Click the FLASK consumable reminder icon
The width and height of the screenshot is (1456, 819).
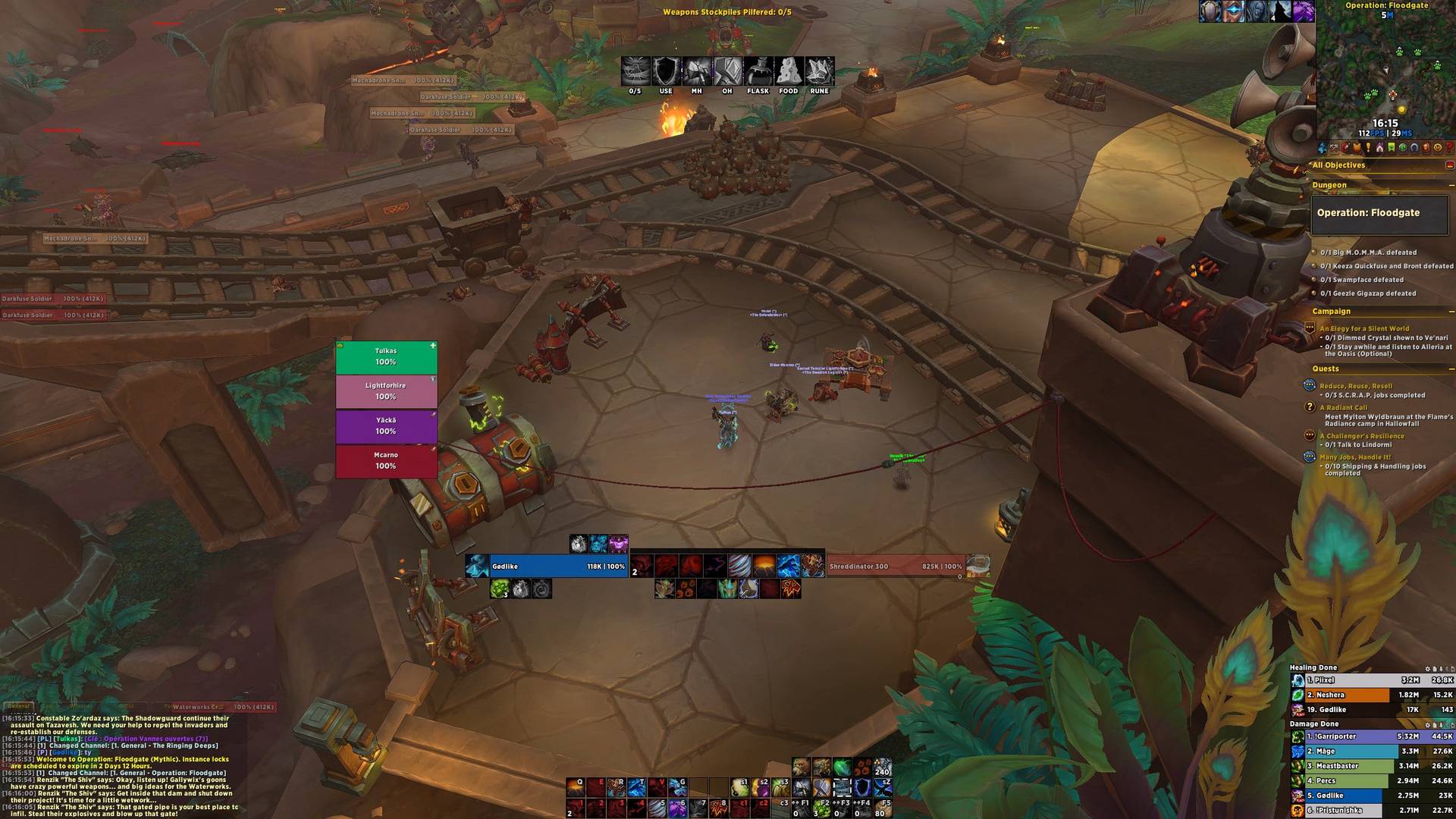click(x=758, y=72)
